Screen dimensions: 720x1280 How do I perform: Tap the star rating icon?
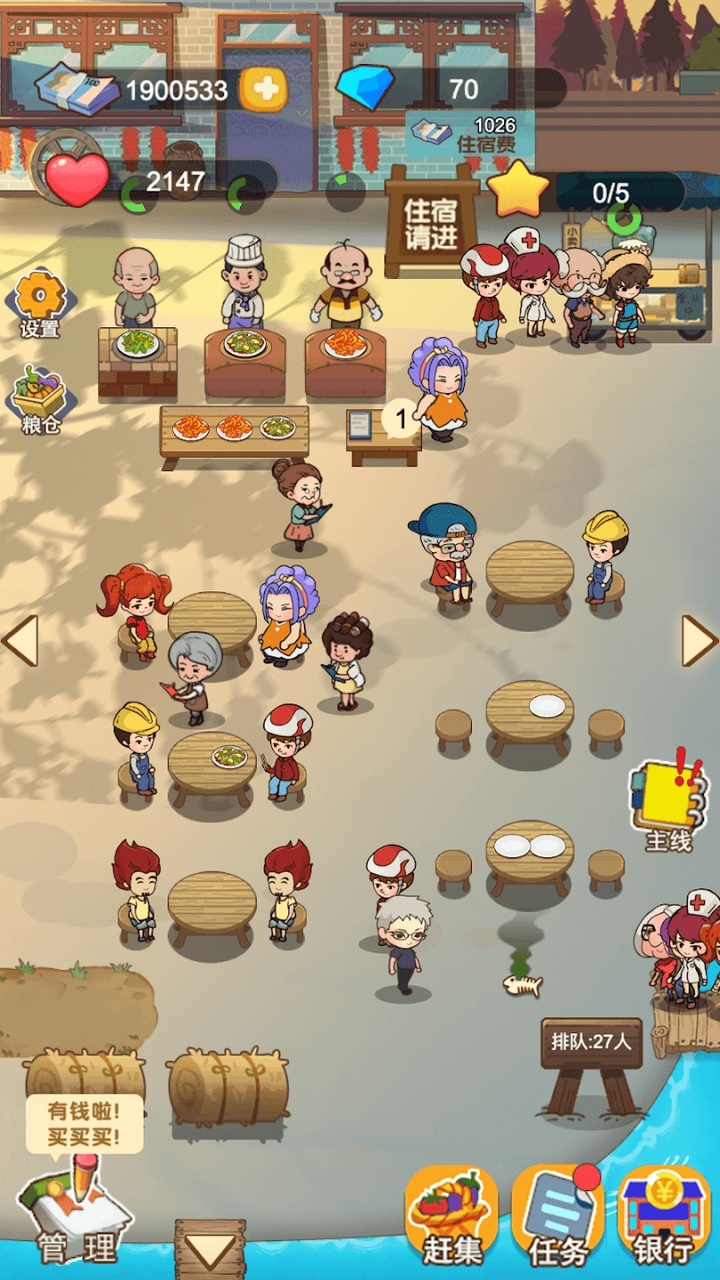pos(518,190)
